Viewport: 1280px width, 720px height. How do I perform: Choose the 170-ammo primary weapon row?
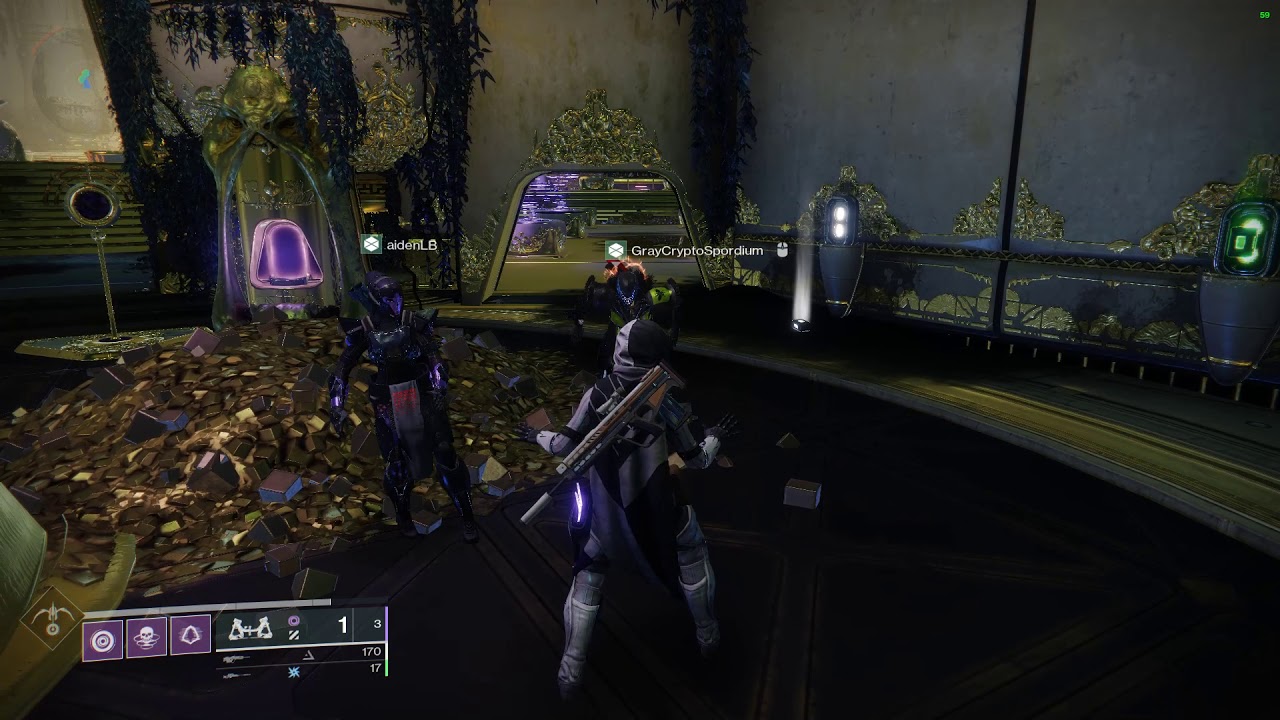(300, 654)
